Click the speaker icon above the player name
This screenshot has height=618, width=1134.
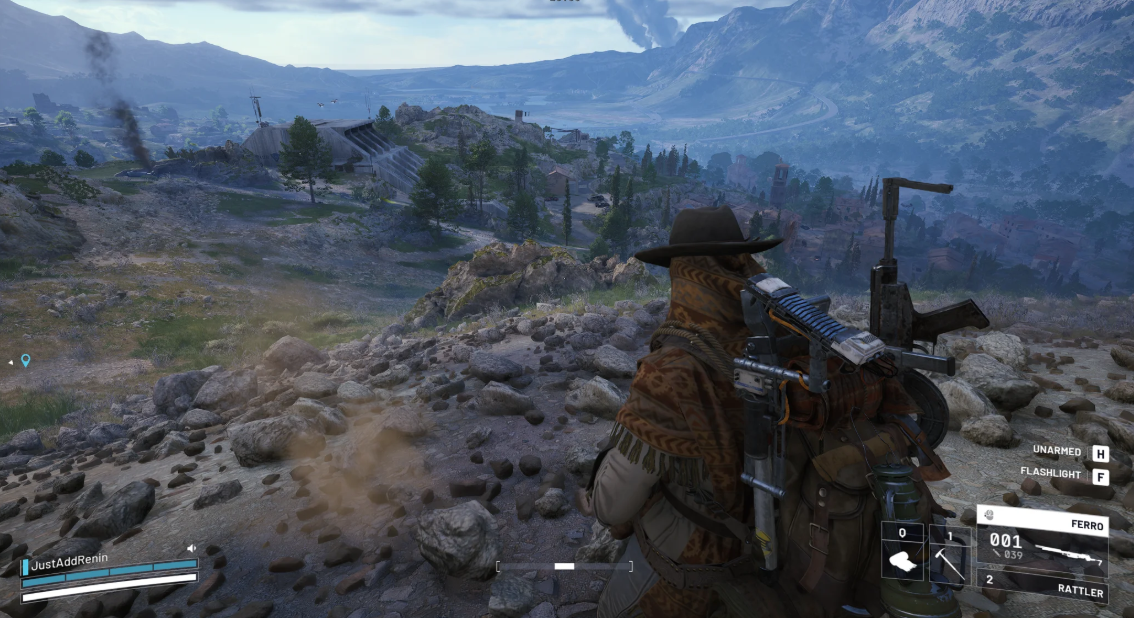[x=190, y=548]
